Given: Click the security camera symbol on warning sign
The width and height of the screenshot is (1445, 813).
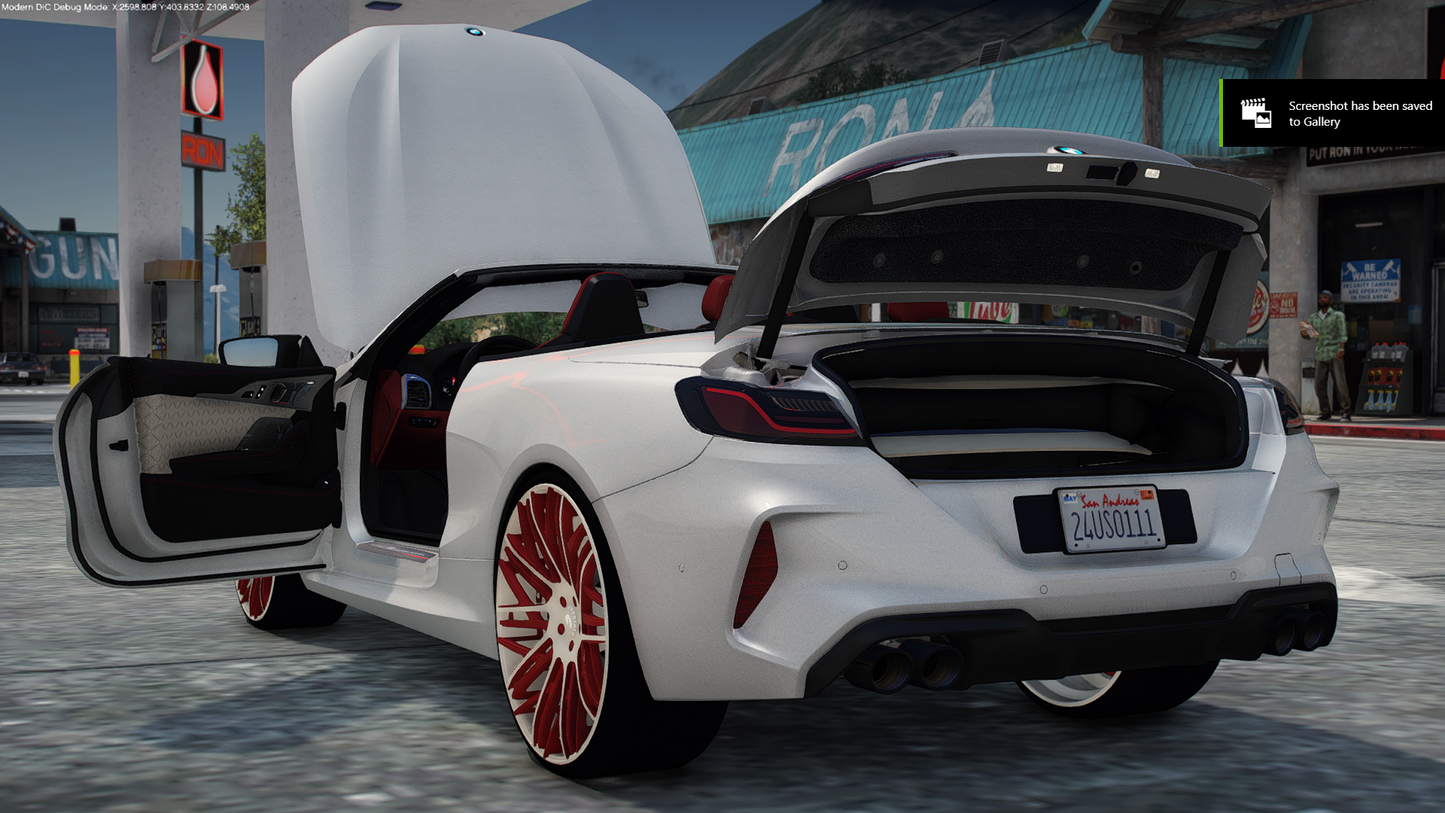Looking at the screenshot, I should [x=1351, y=268].
